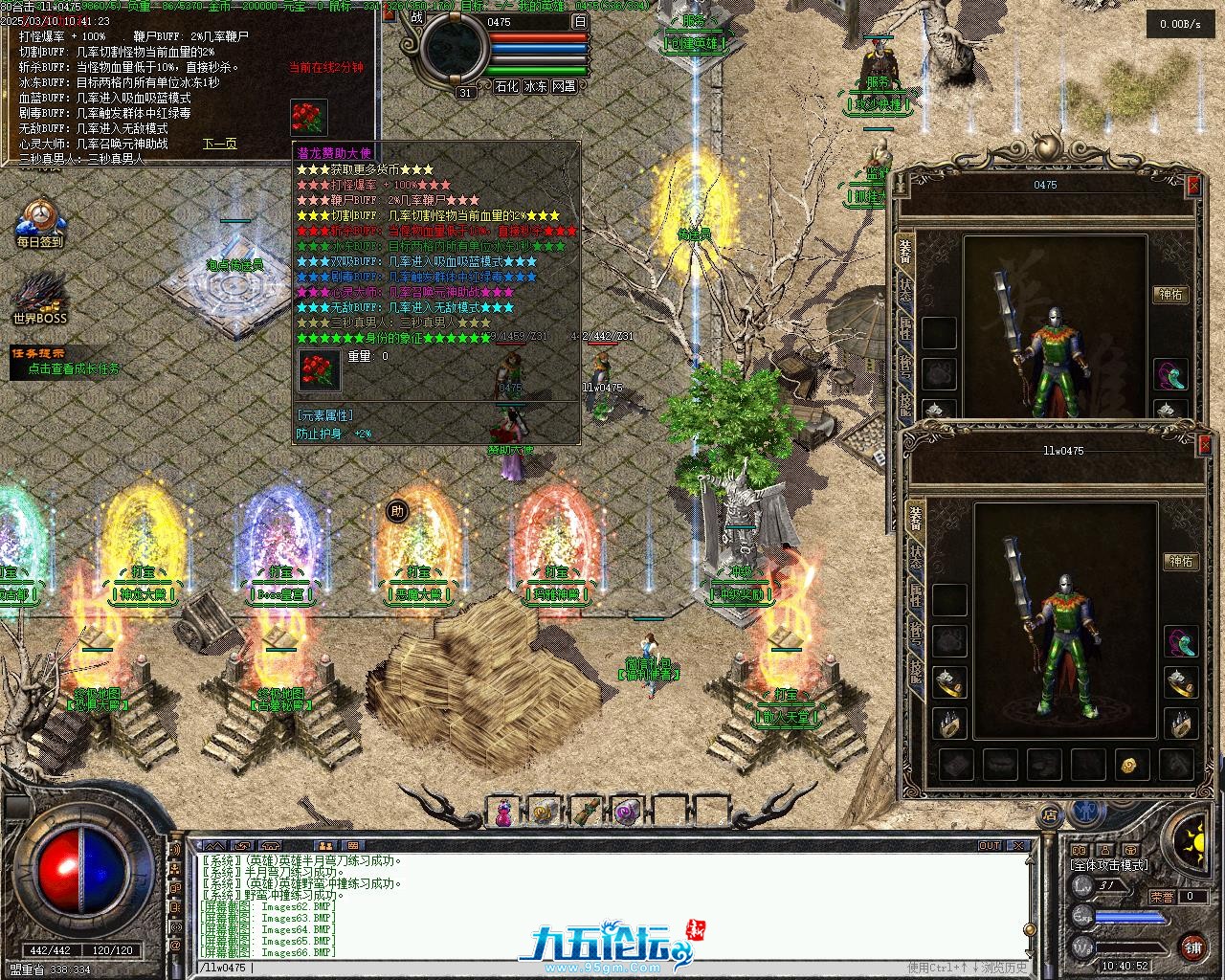Select the gold medal slot in llw0475 equipment

click(1129, 765)
